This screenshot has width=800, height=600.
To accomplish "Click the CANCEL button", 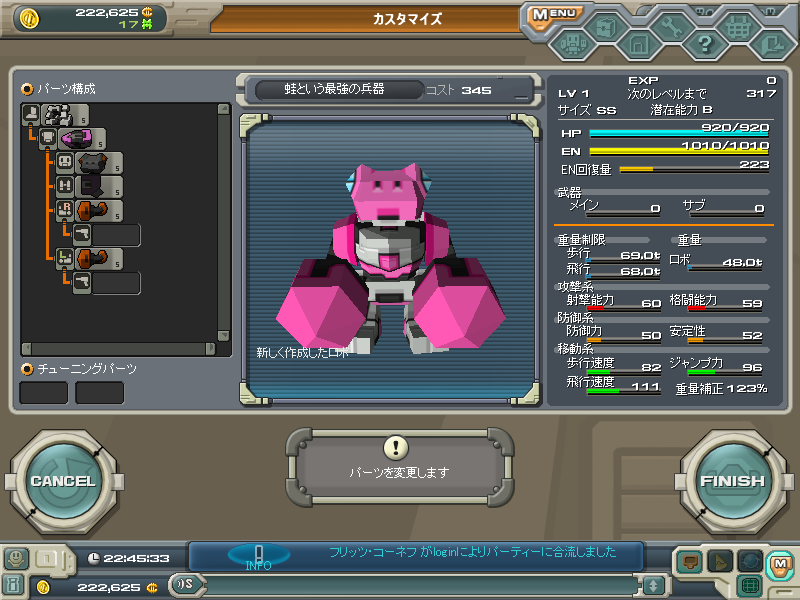I will pyautogui.click(x=62, y=481).
